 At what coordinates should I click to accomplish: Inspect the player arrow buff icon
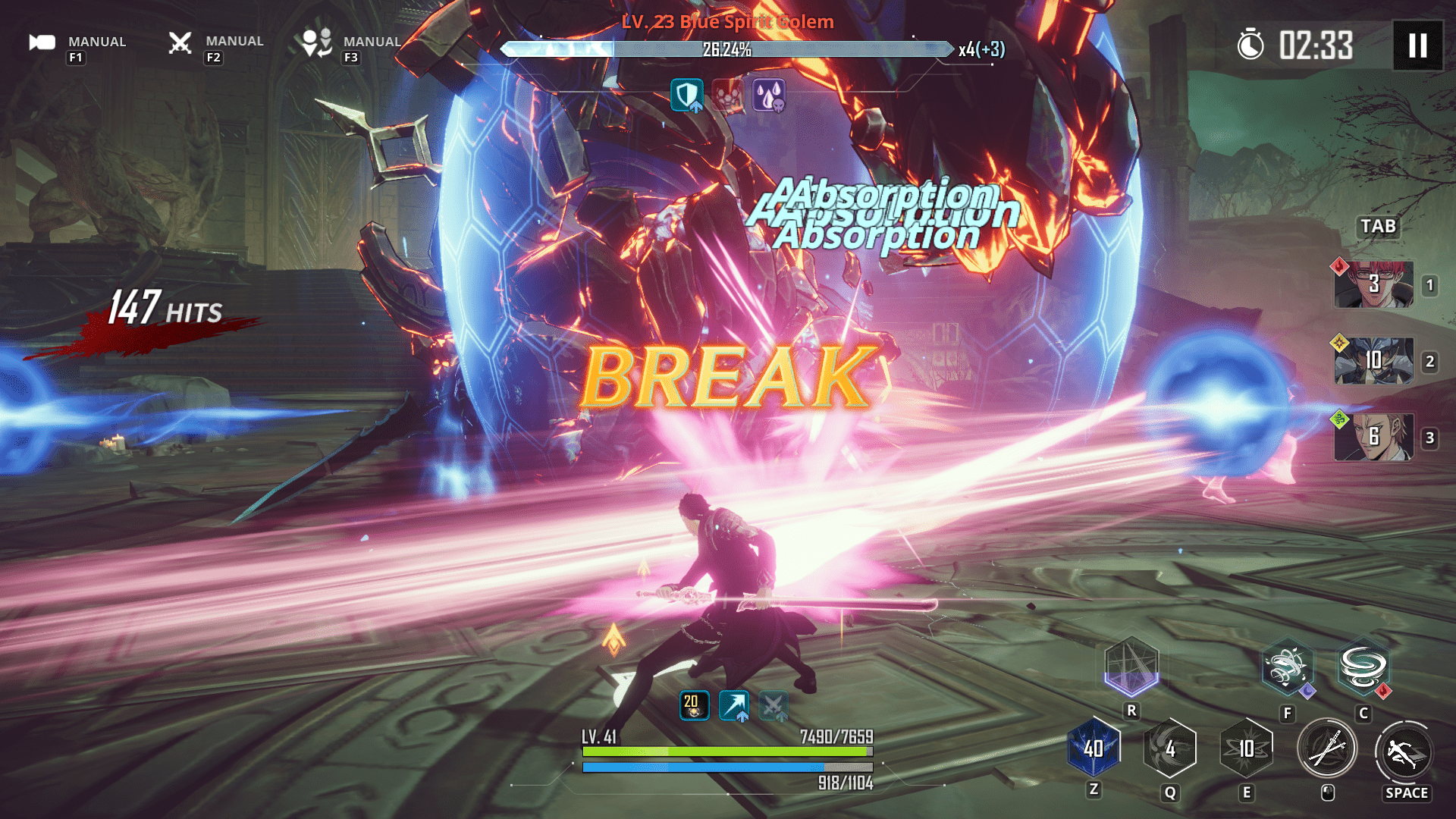733,705
